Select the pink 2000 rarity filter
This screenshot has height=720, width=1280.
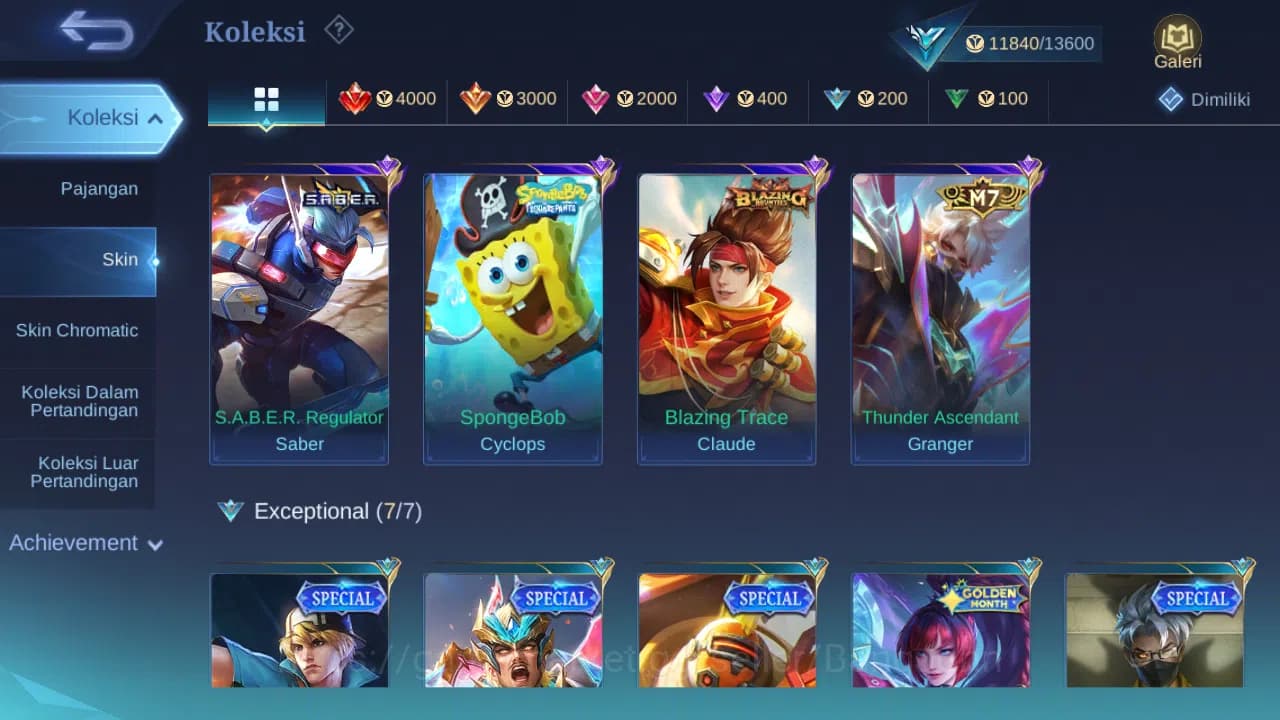coord(630,99)
